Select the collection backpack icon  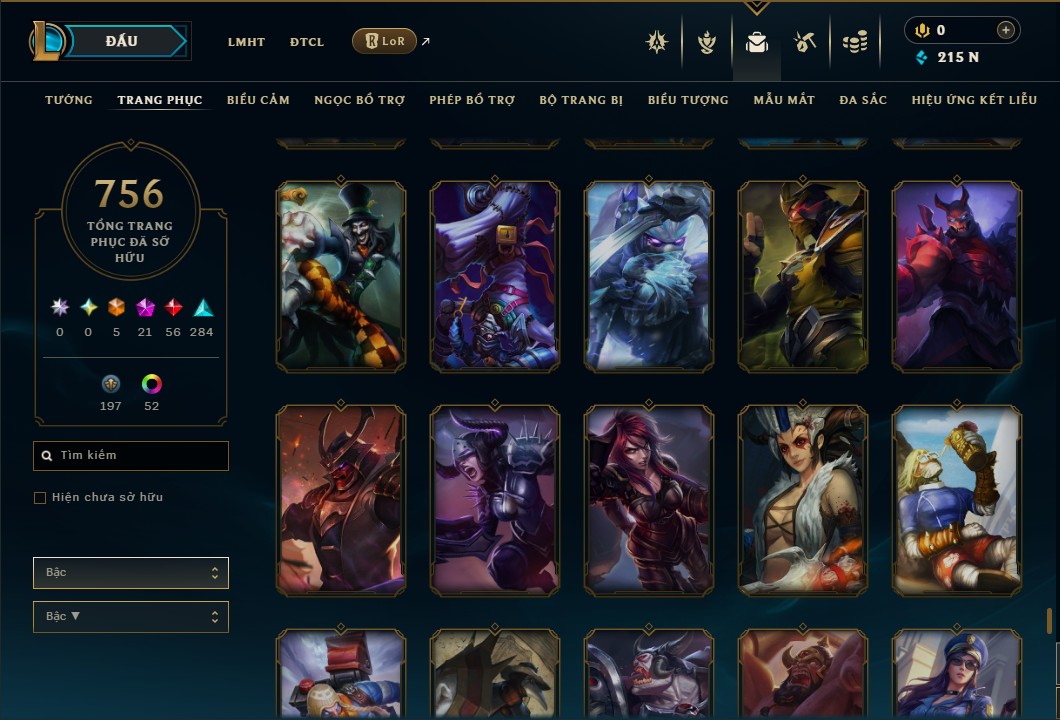point(757,42)
